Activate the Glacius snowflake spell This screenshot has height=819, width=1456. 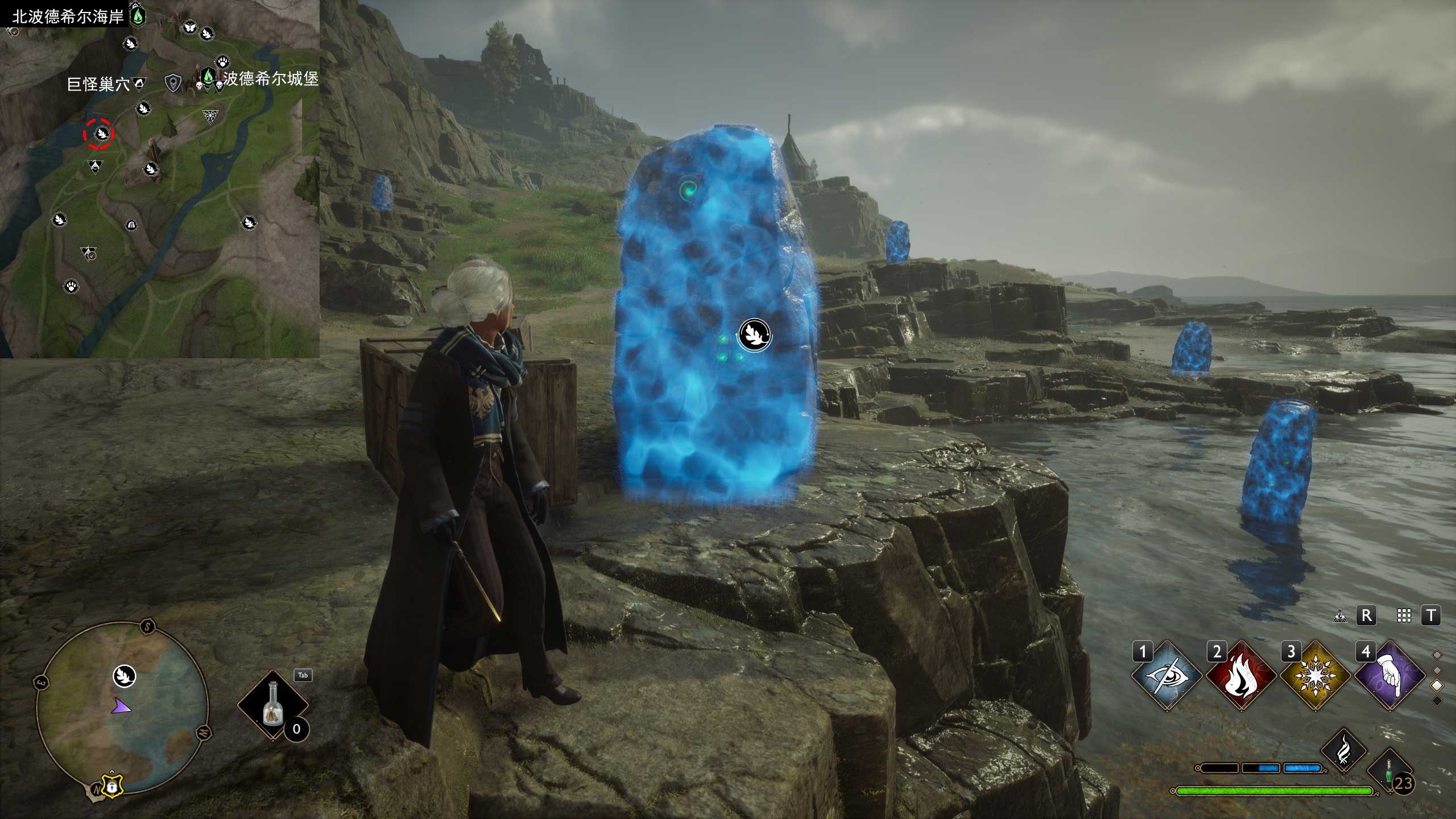point(1315,676)
